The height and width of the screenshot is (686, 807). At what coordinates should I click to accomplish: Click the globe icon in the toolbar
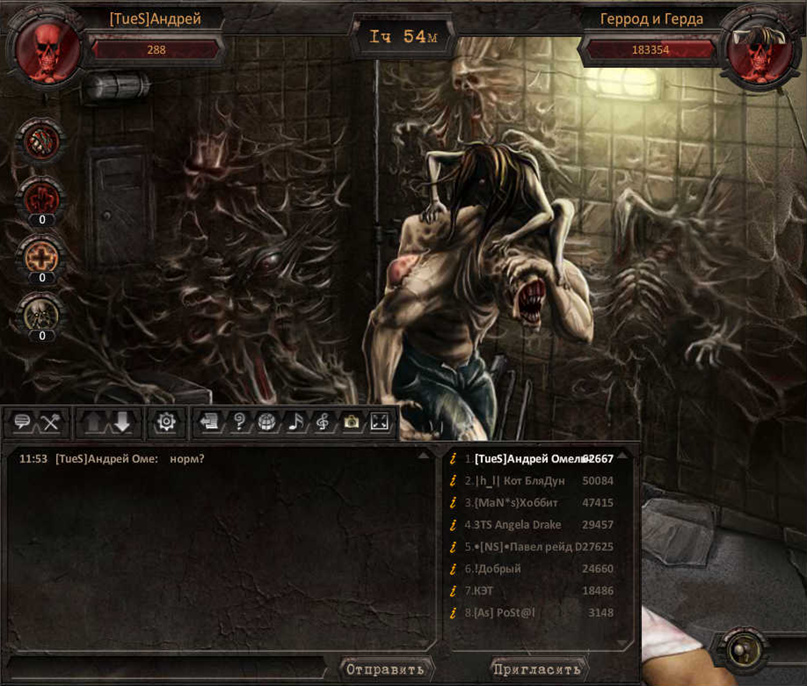click(266, 423)
